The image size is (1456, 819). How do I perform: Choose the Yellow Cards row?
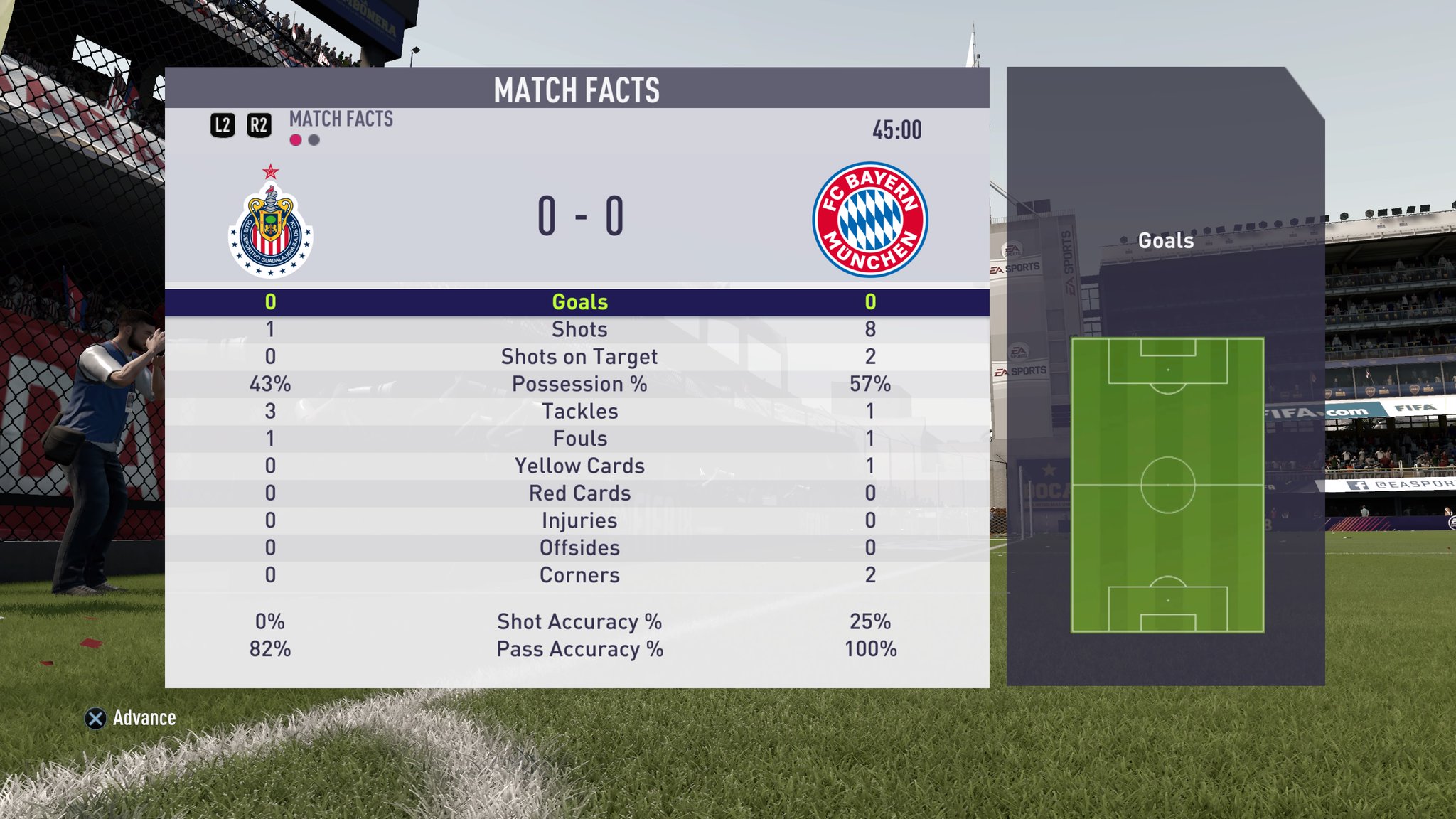click(579, 466)
